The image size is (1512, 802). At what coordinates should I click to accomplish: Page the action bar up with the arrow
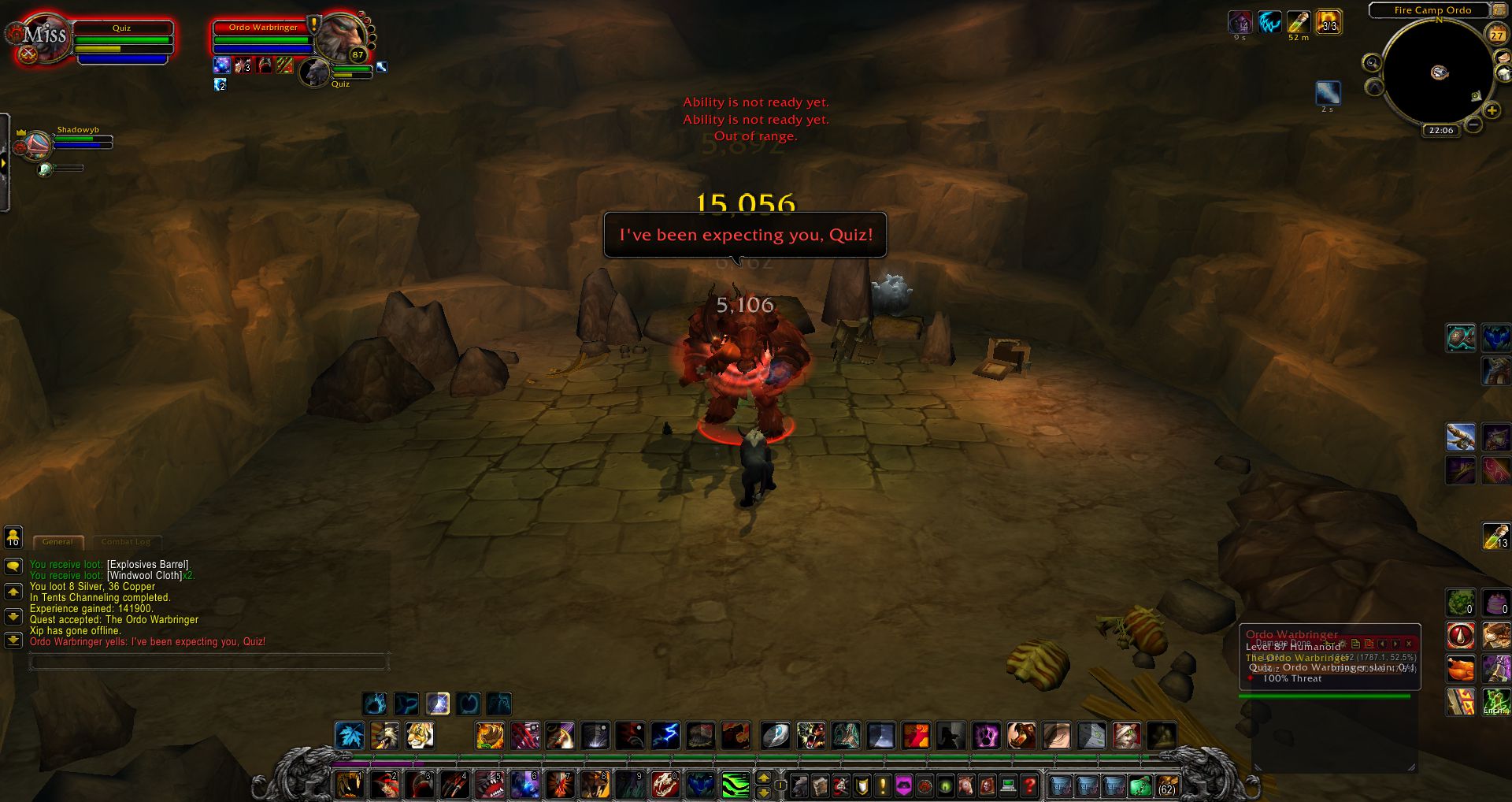click(x=763, y=778)
